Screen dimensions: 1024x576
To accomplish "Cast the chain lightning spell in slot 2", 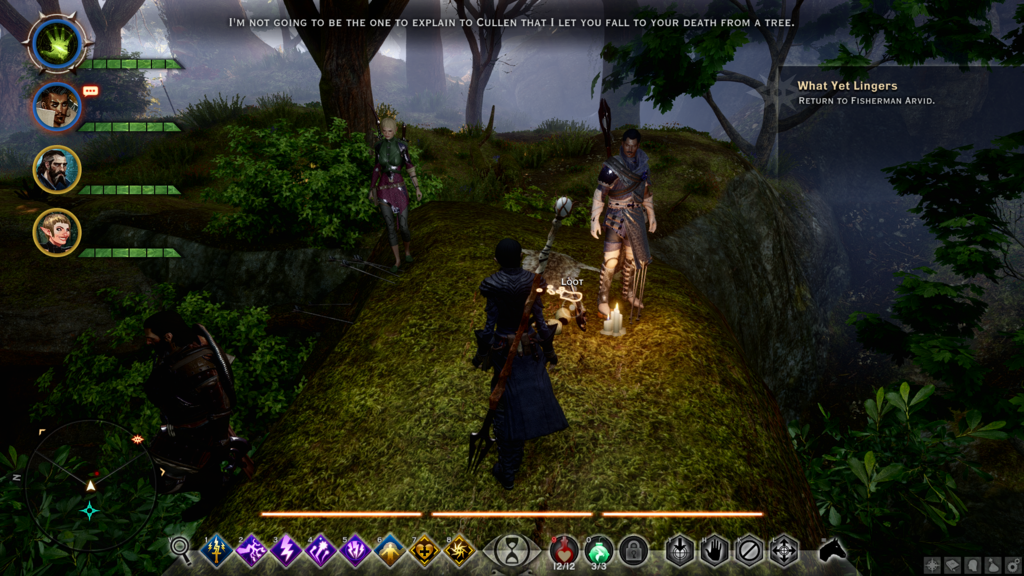I will (252, 550).
